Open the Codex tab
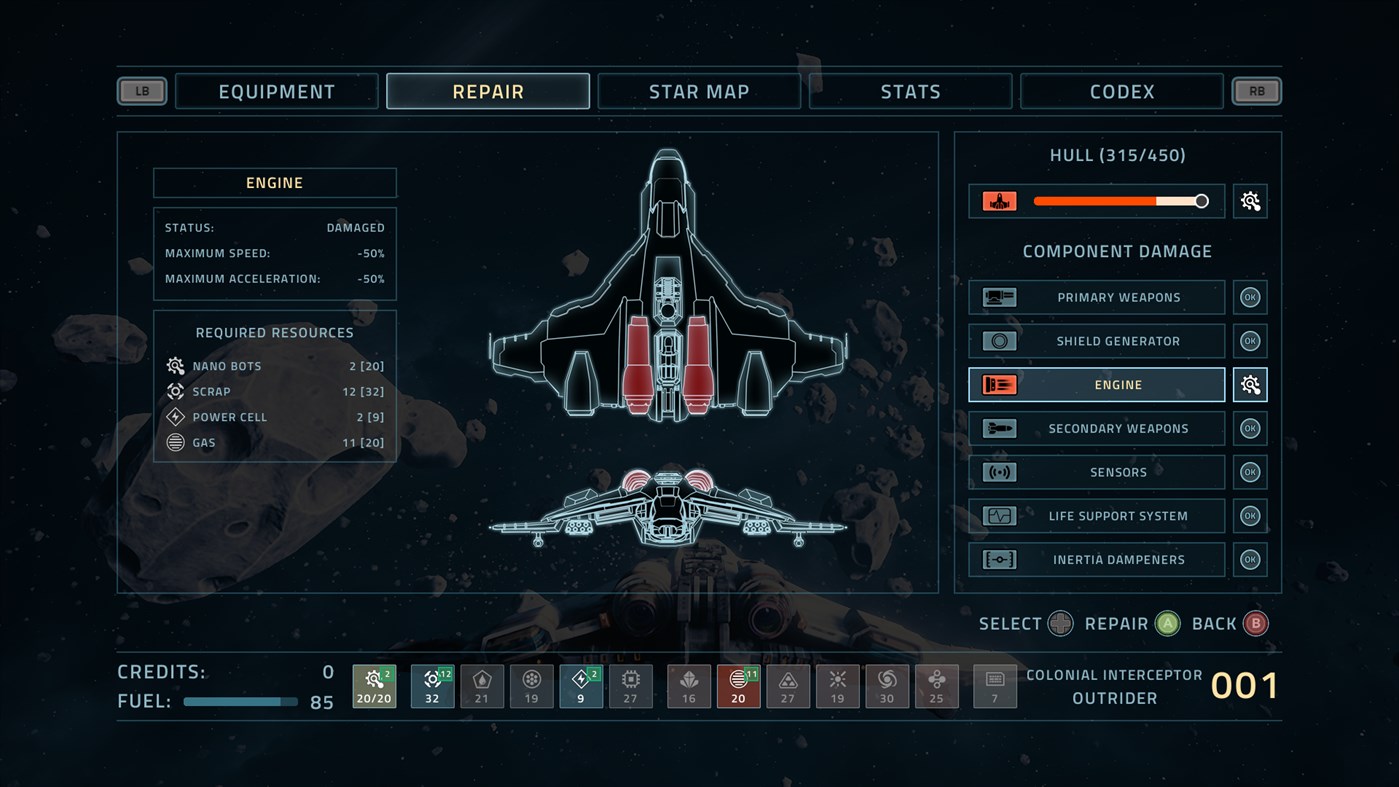Viewport: 1399px width, 787px height. pyautogui.click(x=1122, y=91)
